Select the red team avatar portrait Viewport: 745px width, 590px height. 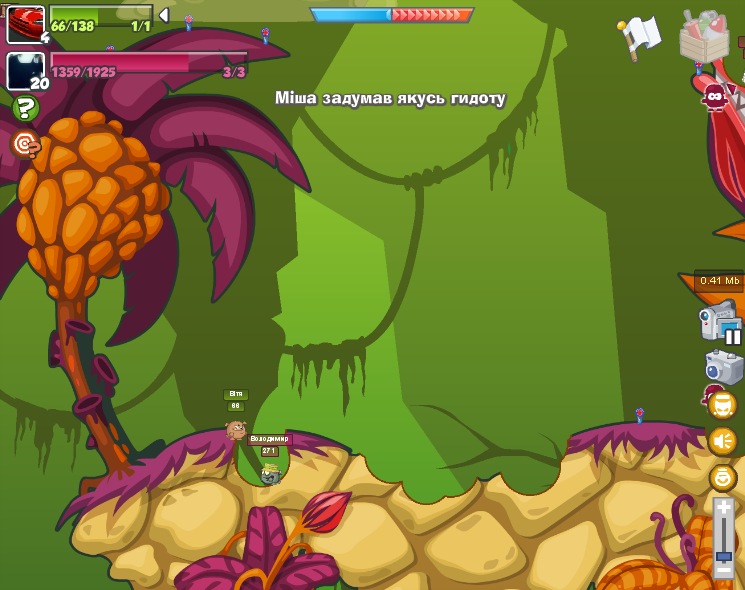click(25, 24)
